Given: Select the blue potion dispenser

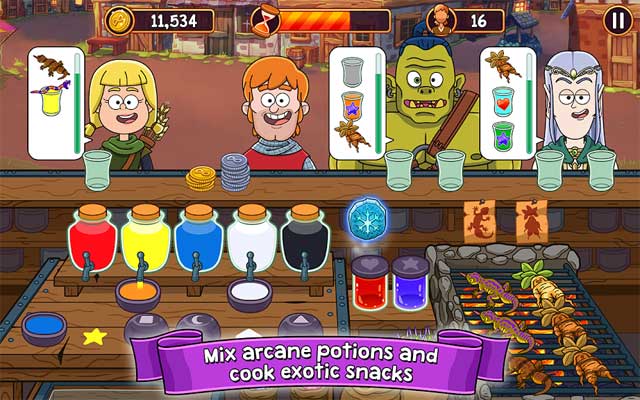Looking at the screenshot, I should tap(198, 240).
